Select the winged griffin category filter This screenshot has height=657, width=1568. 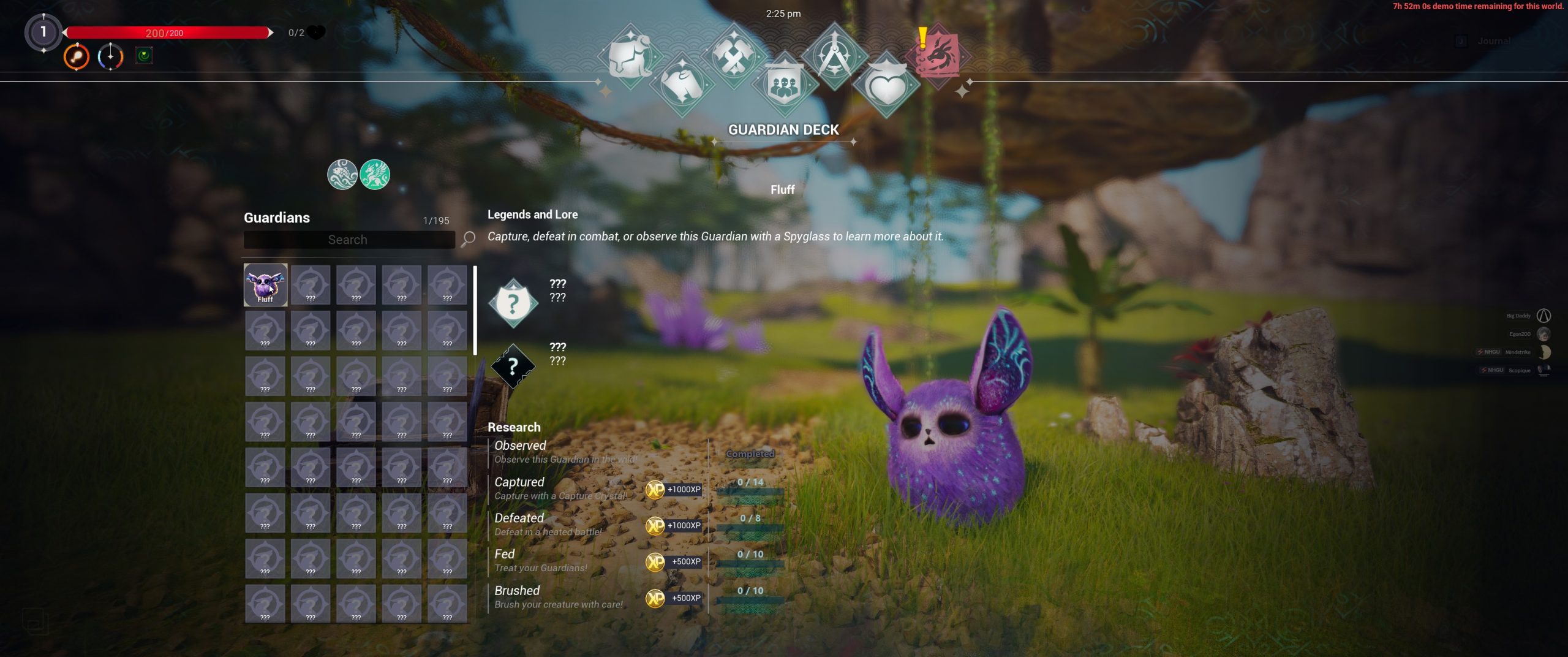pyautogui.click(x=375, y=175)
